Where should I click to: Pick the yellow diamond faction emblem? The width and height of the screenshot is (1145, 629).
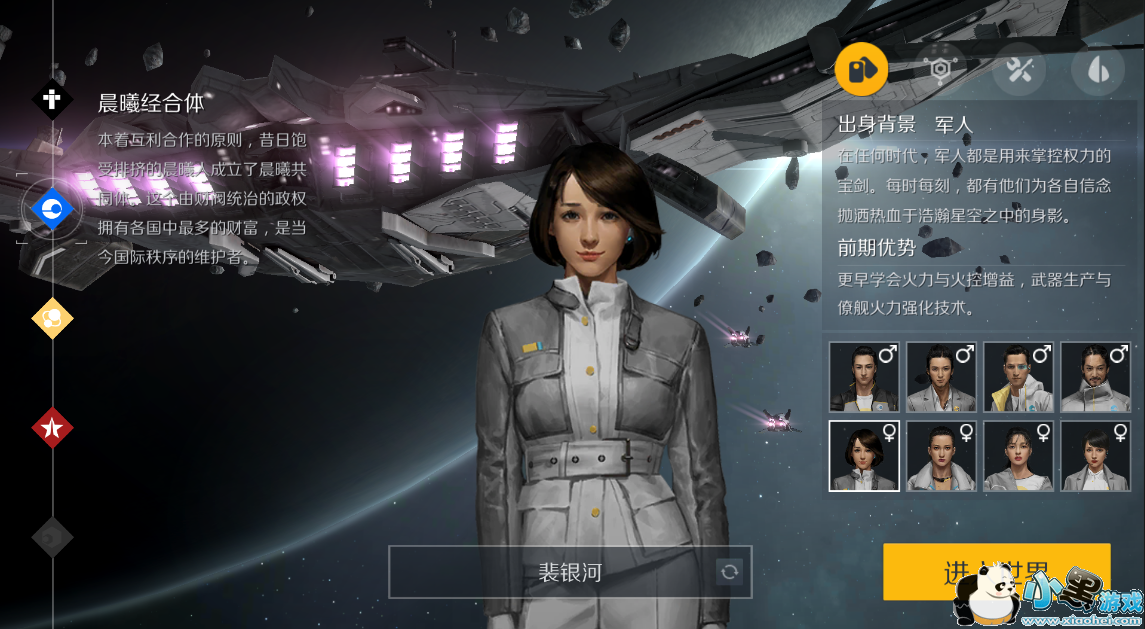pos(52,318)
